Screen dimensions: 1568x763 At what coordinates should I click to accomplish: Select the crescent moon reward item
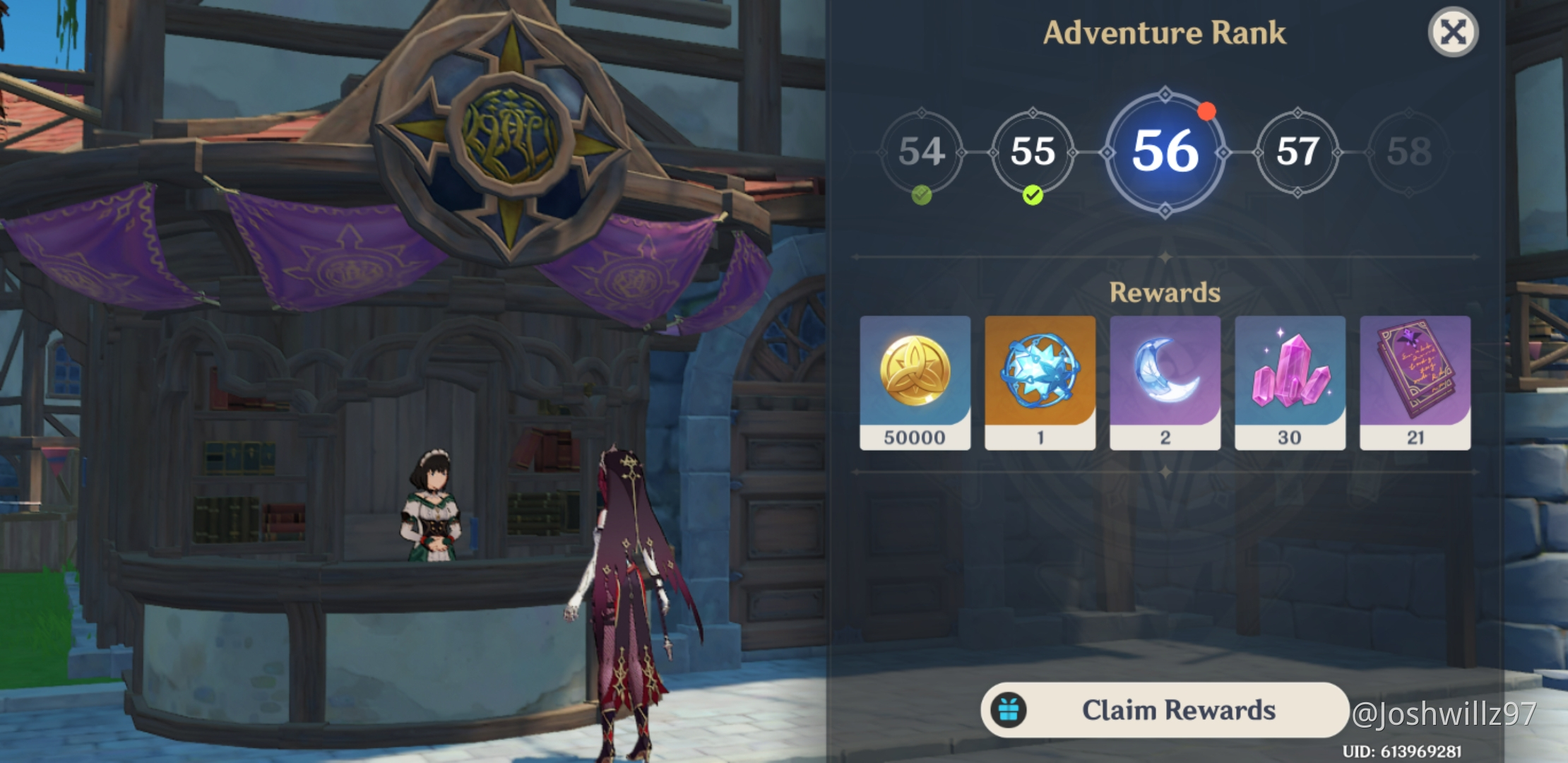coord(1164,381)
